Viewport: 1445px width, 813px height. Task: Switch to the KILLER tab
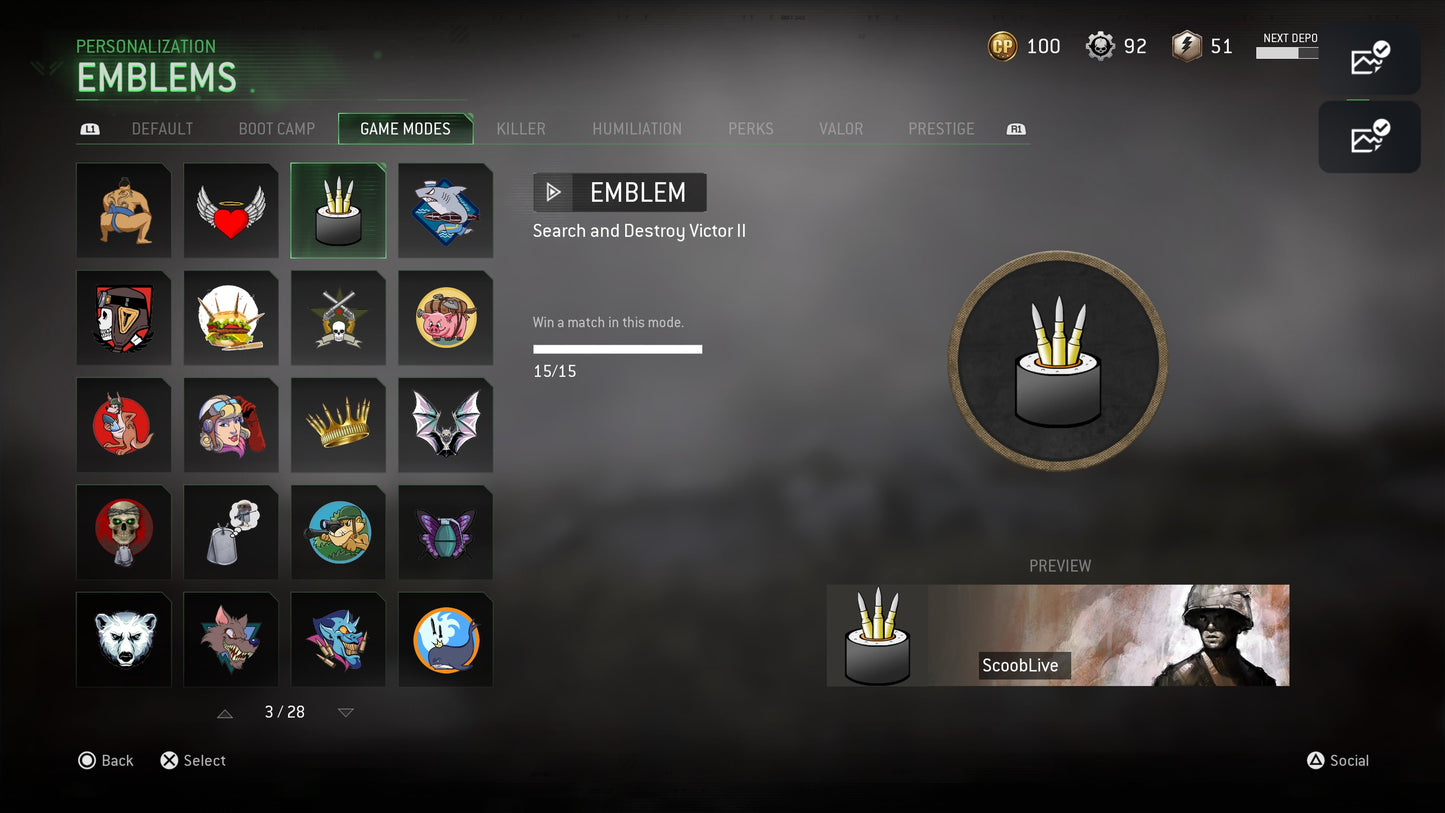click(520, 128)
